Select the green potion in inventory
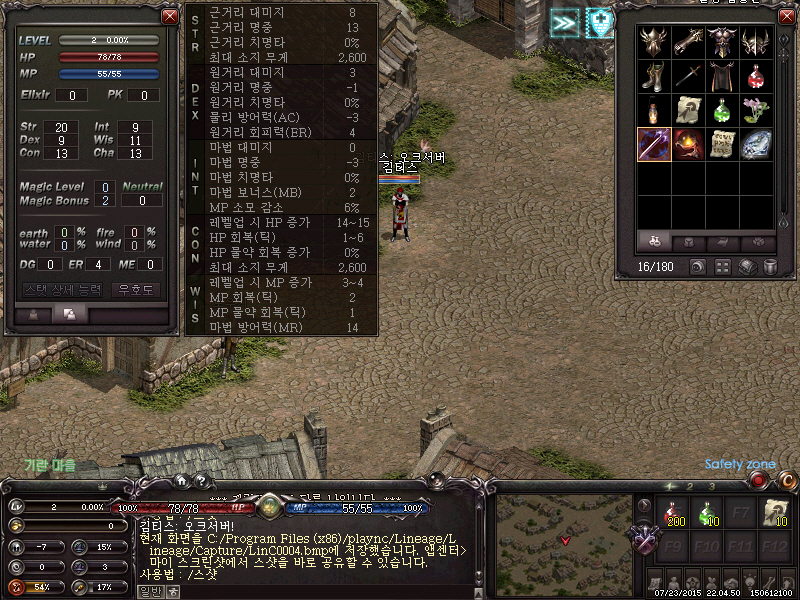Screen dimensions: 800x600 click(x=722, y=110)
